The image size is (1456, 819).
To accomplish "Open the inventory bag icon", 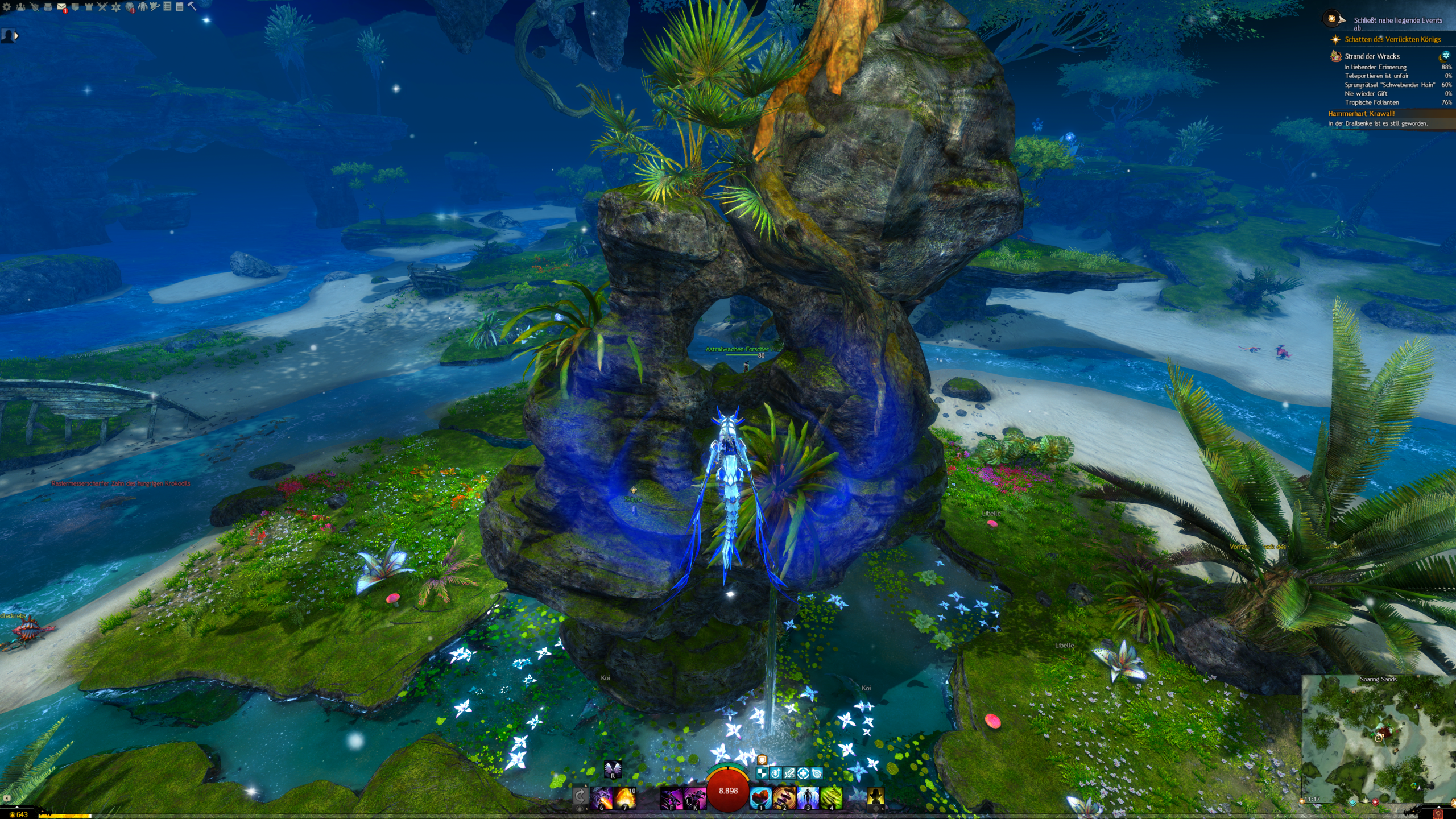I will 48,7.
